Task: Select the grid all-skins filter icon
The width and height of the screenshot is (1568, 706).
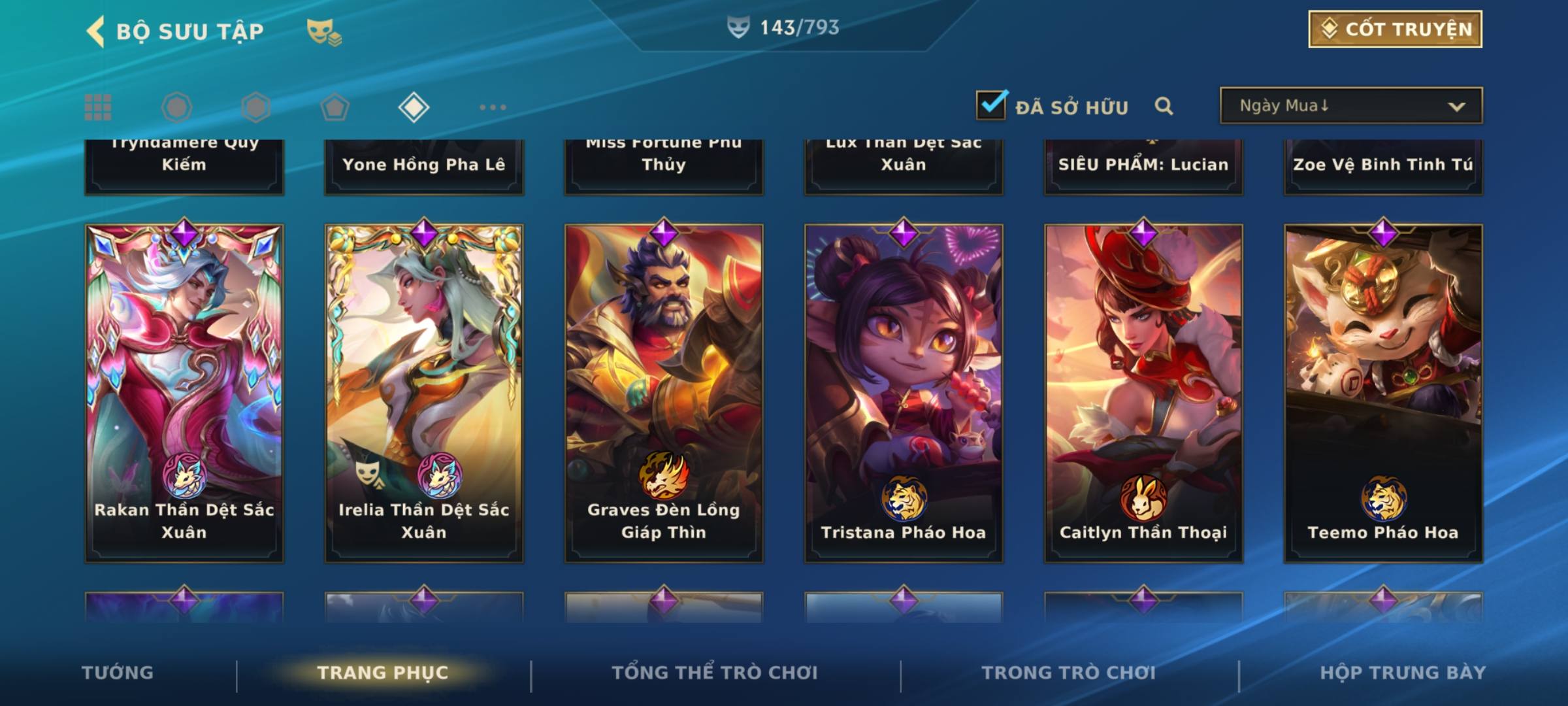Action: click(98, 107)
